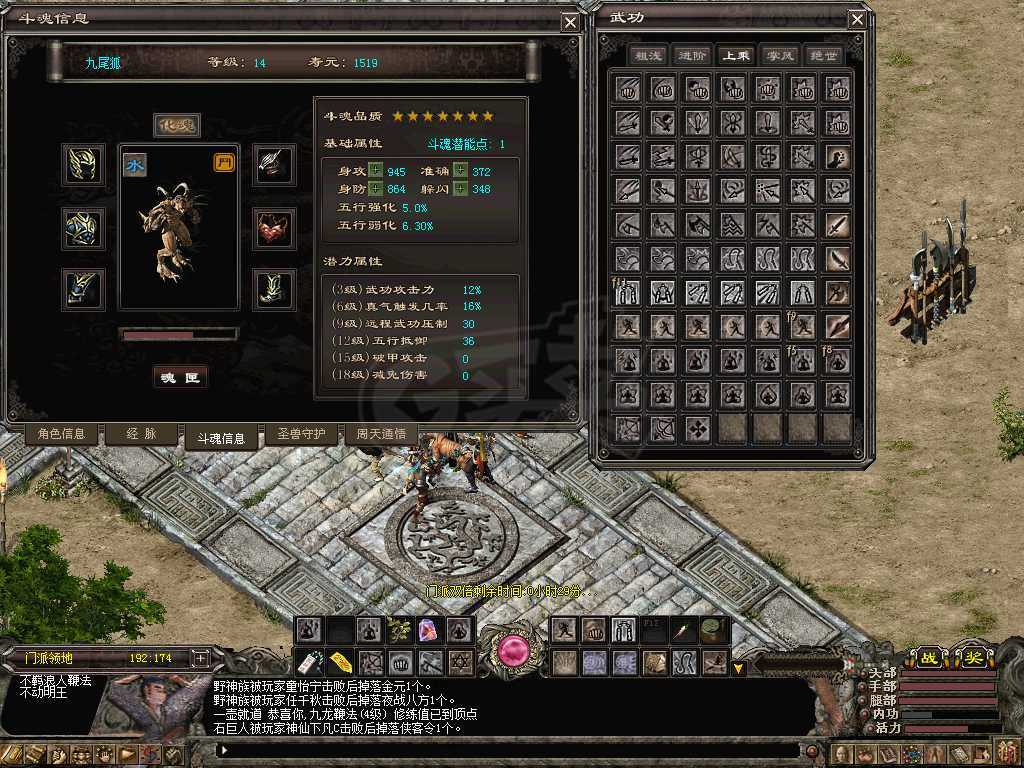Select the 周天通悟 tab

point(381,434)
